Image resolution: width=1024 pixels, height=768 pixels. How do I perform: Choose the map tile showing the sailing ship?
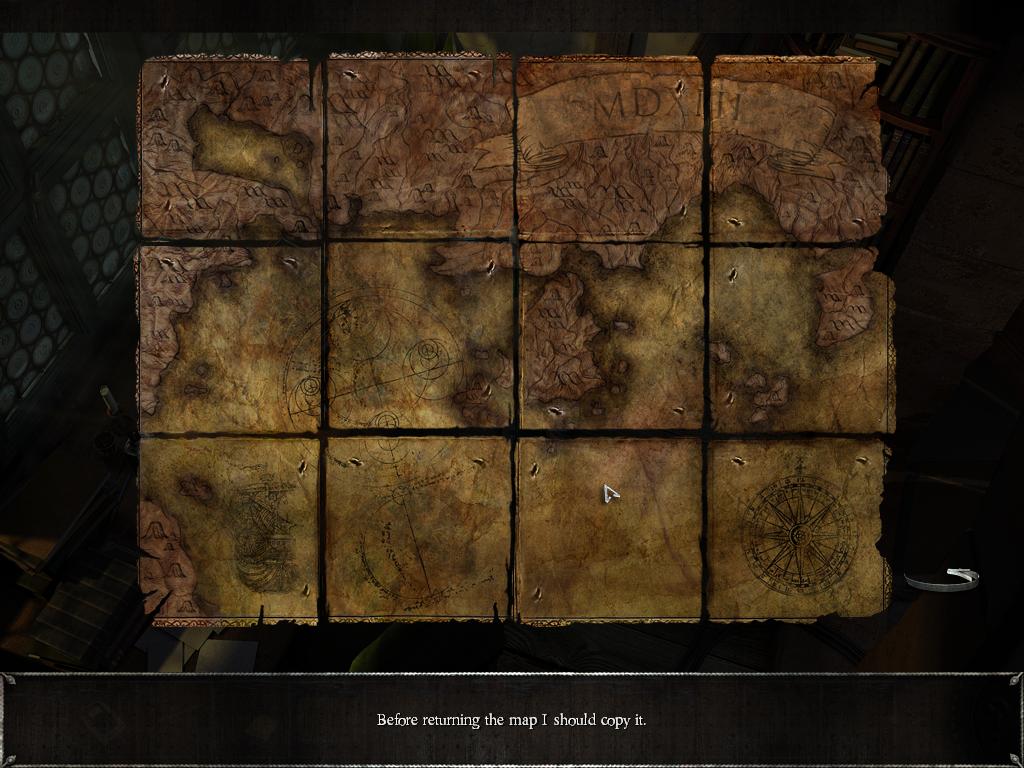coord(230,529)
